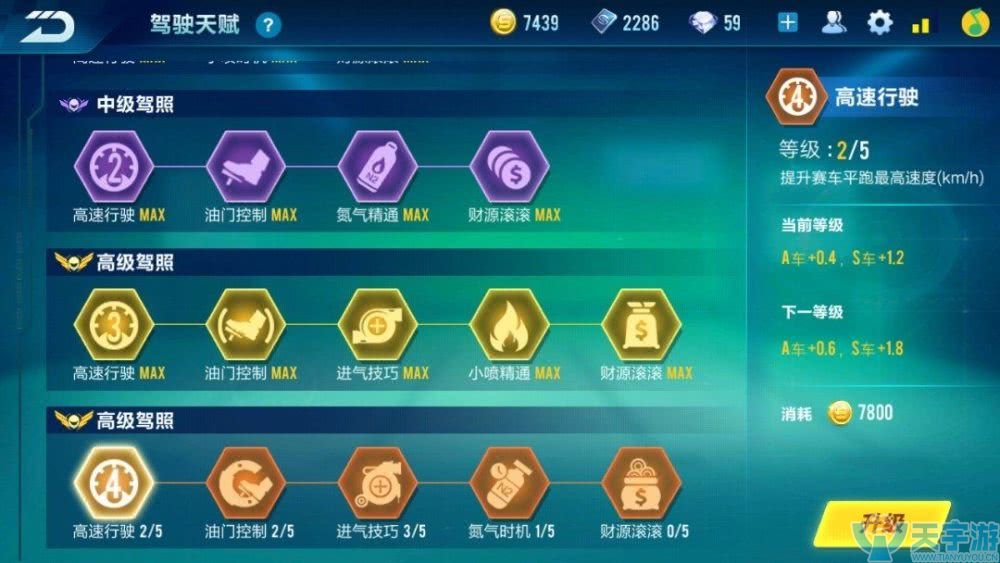Go back using the top-left arrow button

[48, 25]
